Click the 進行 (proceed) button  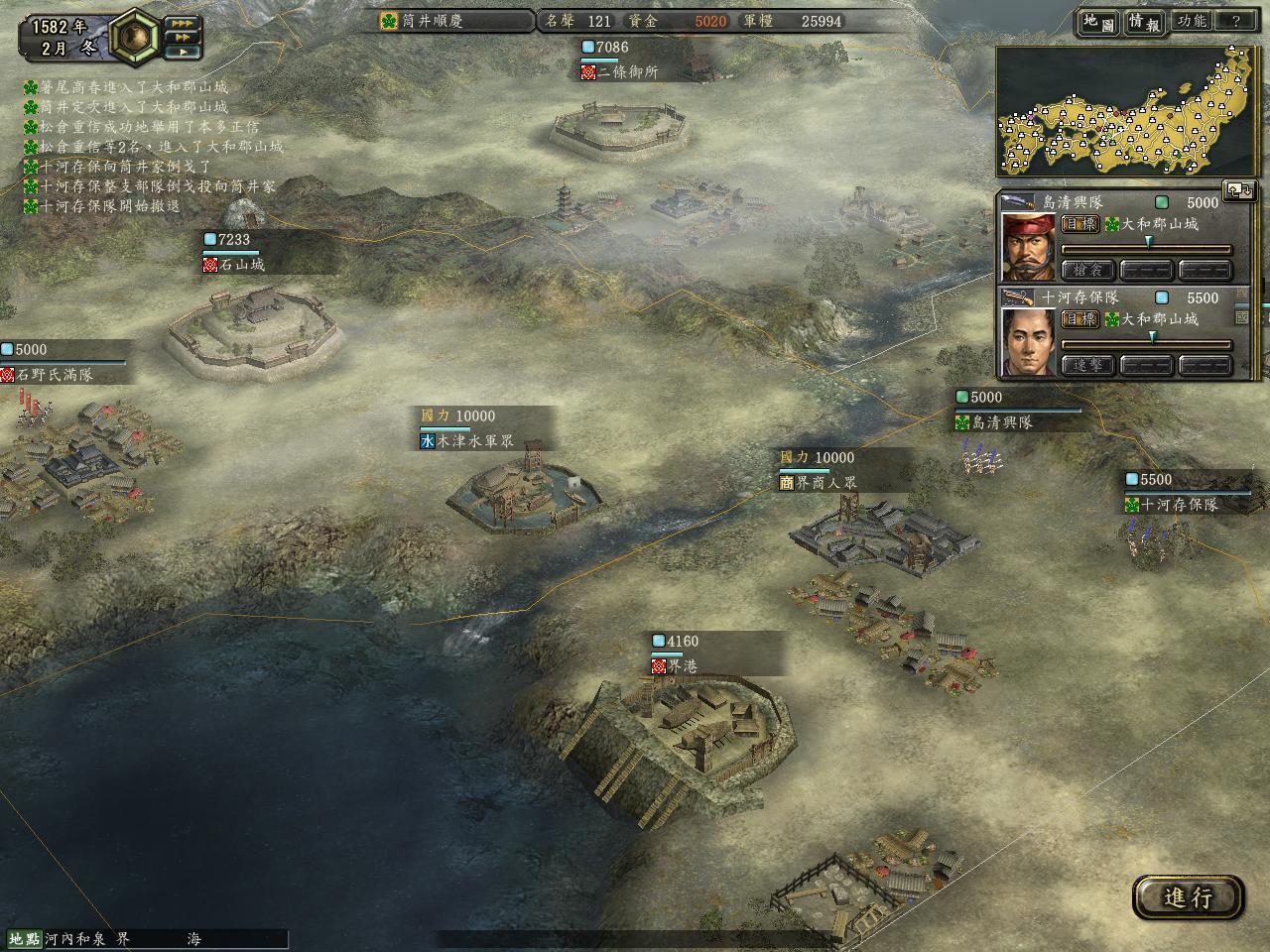tap(1188, 897)
